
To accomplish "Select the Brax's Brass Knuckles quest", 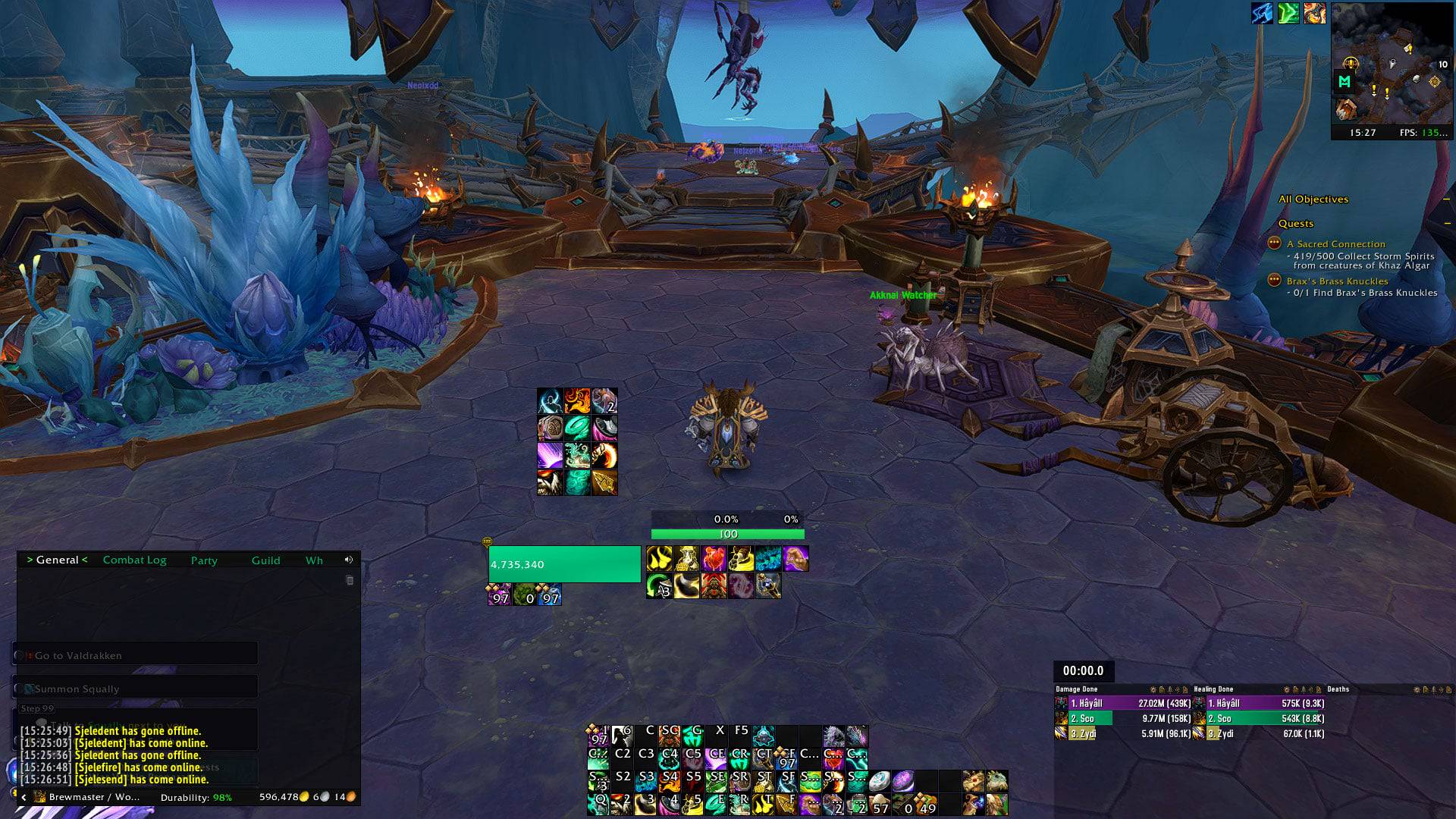I will pyautogui.click(x=1337, y=281).
